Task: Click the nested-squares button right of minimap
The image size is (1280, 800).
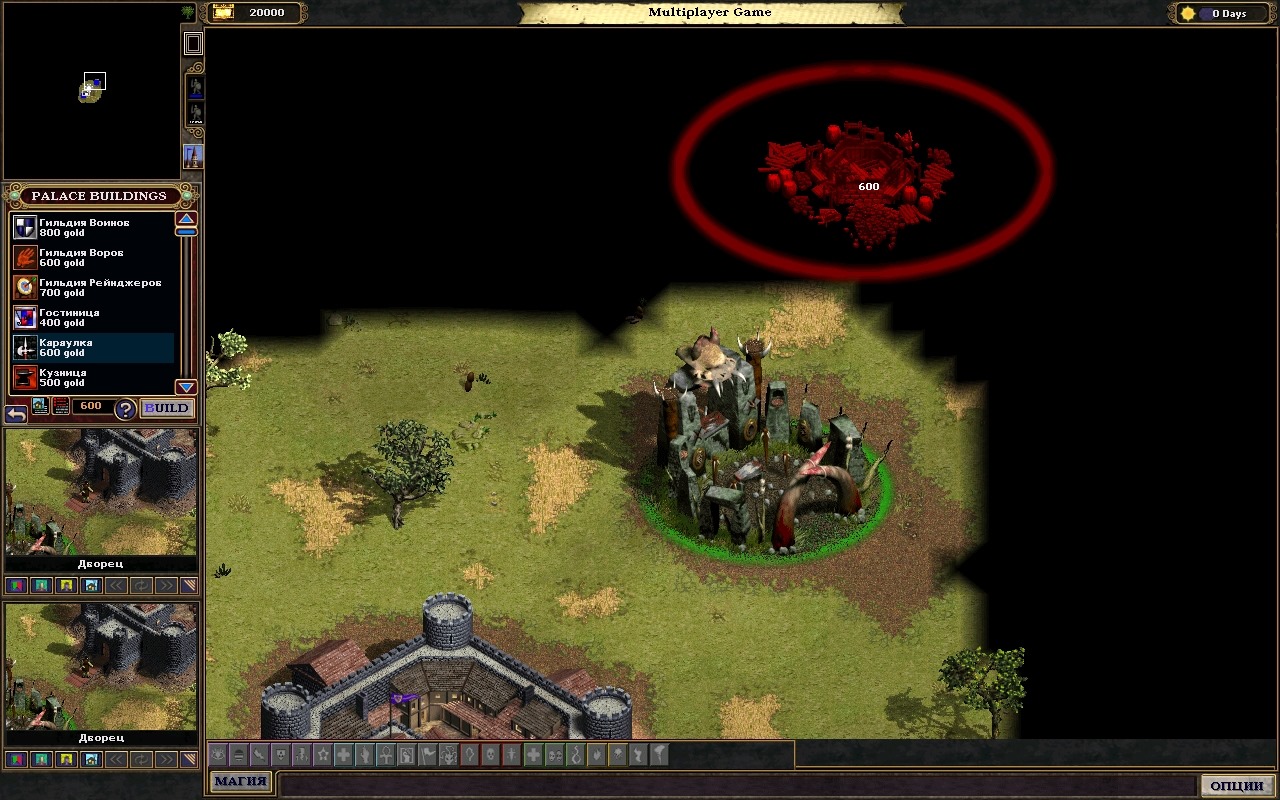Action: [x=194, y=43]
